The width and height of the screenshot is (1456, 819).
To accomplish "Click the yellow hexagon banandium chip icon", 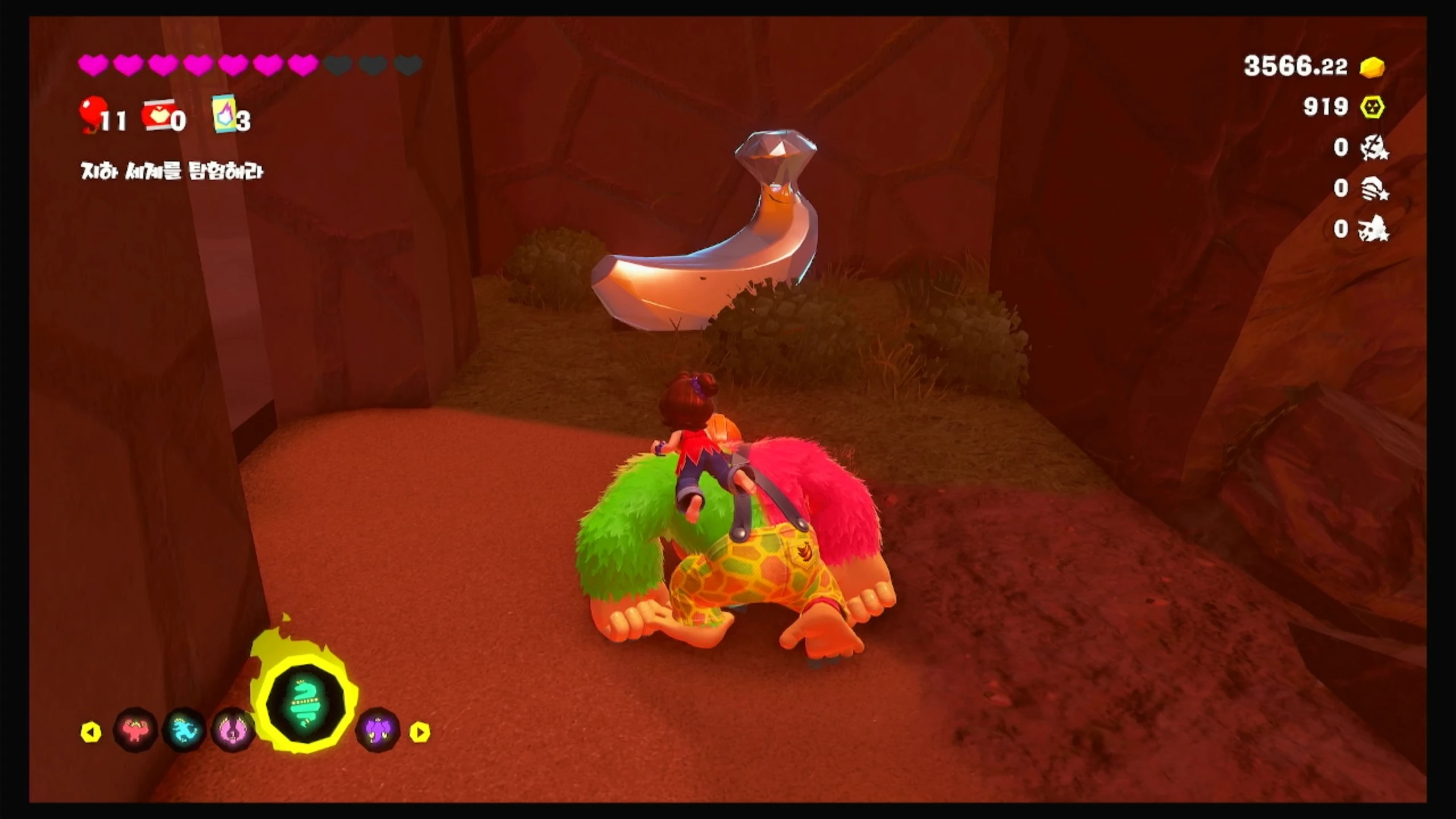I will (1372, 107).
